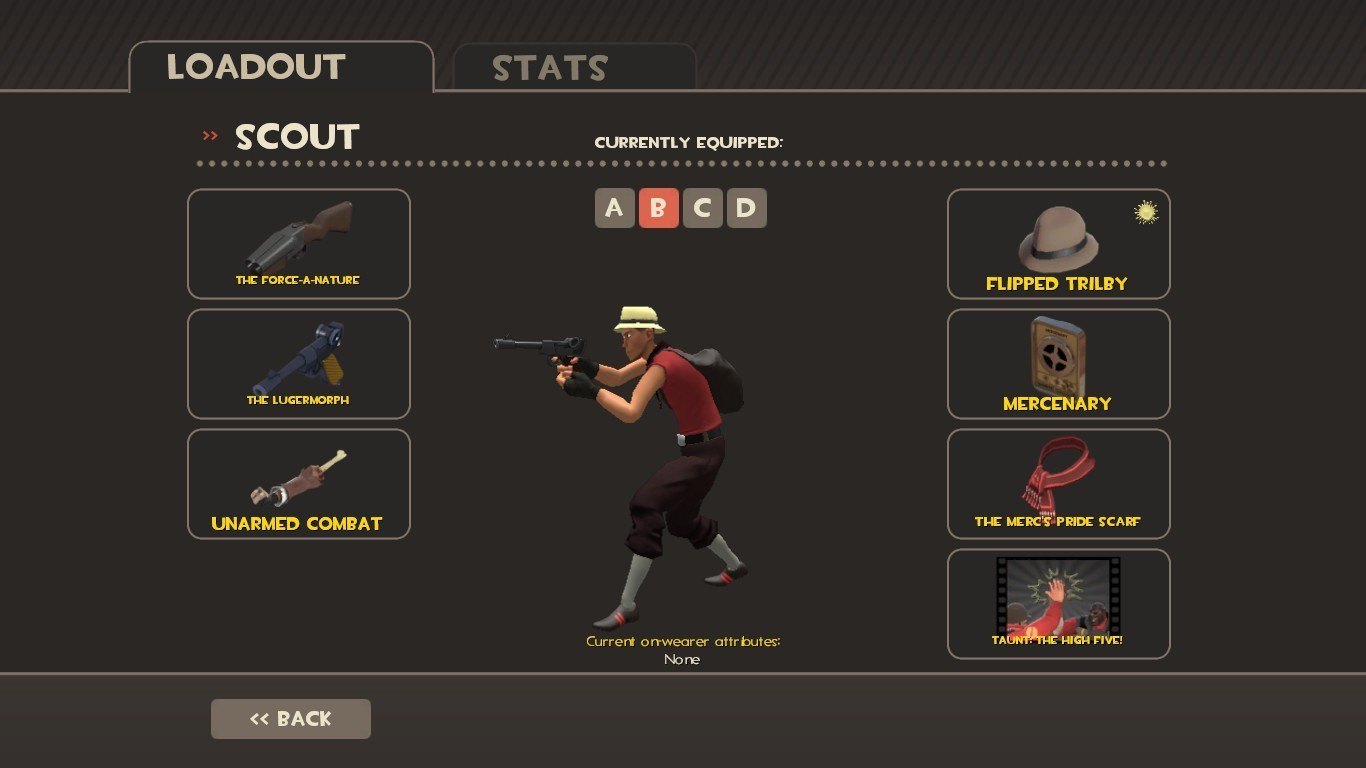Choose the Lugermorph secondary slot

tap(299, 364)
